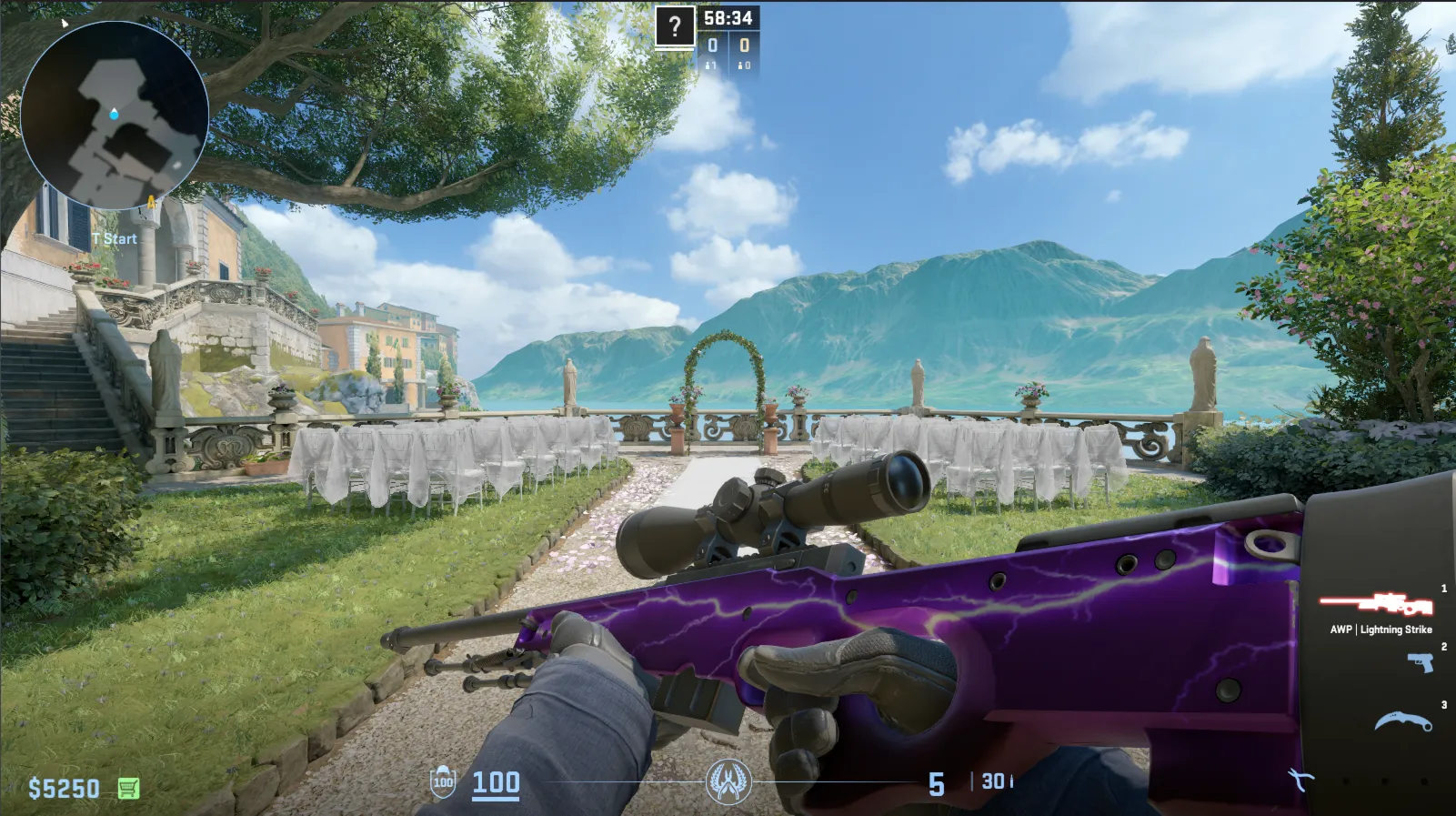Image resolution: width=1456 pixels, height=816 pixels.
Task: Open the buy menu shopping cart icon
Action: 128,788
